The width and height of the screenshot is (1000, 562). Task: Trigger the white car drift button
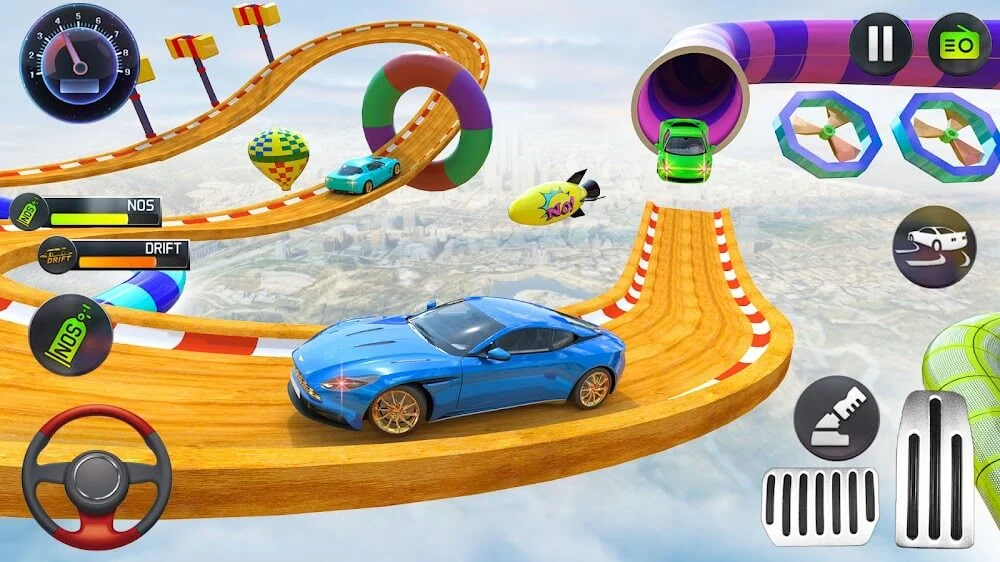pyautogui.click(x=933, y=246)
